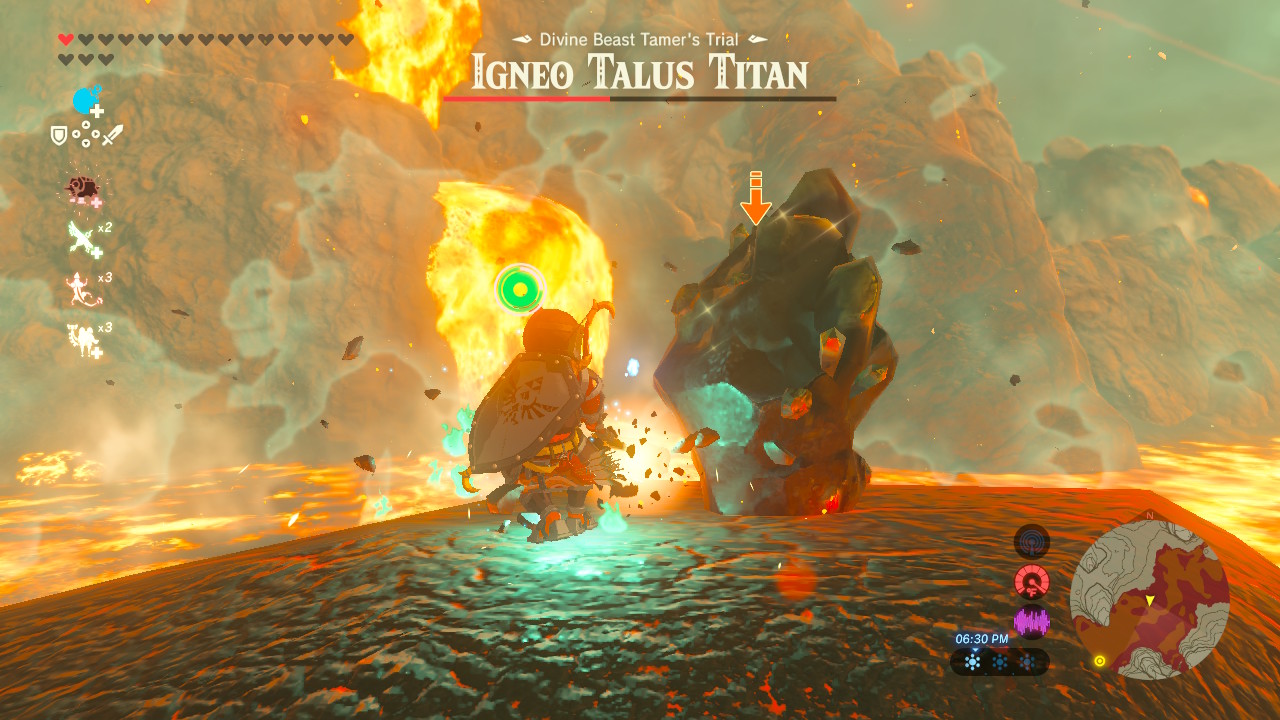Viewport: 1280px width, 720px height.
Task: Click the dark beast companion icon
Action: (x=82, y=186)
